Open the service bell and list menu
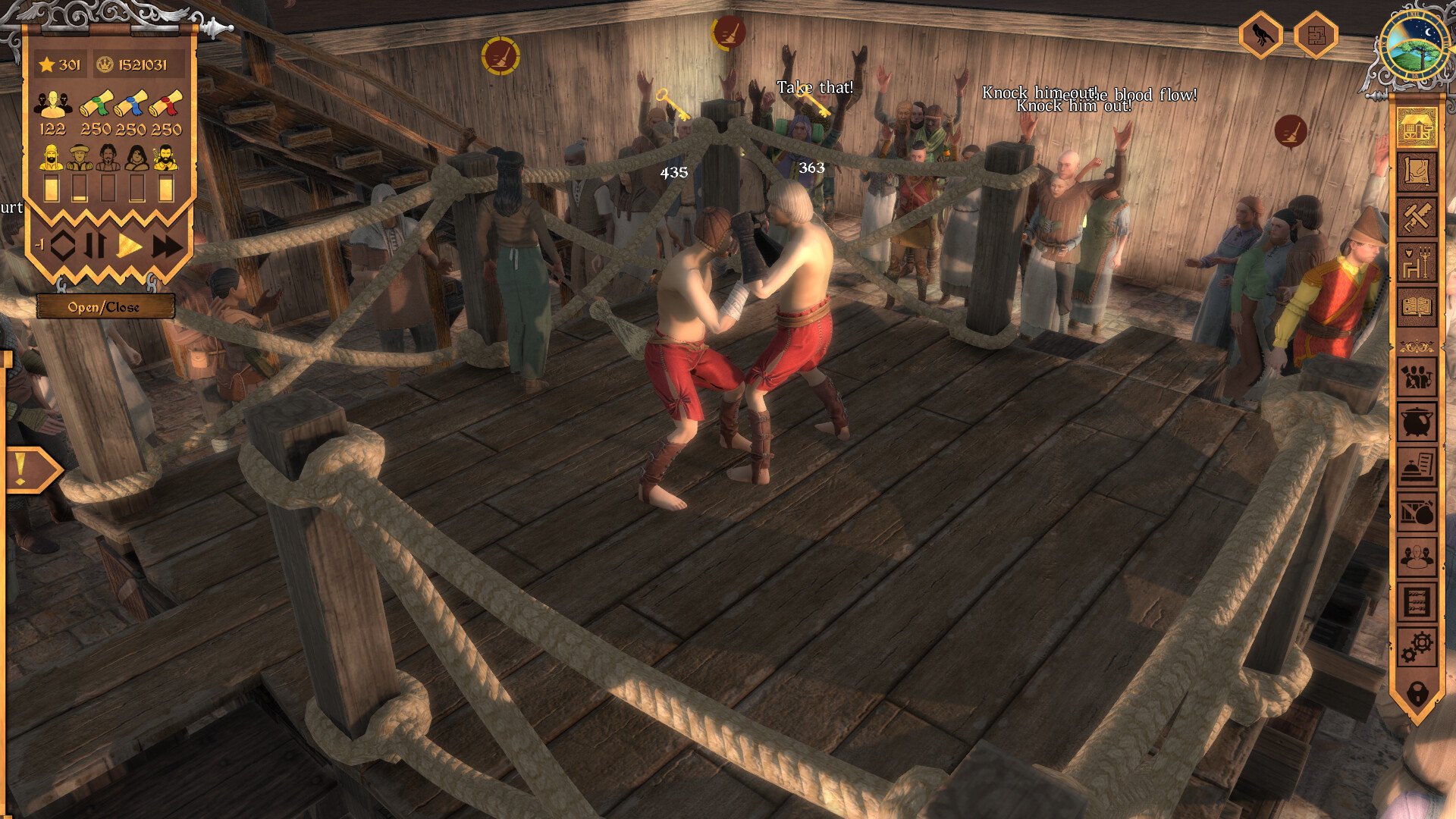Viewport: 1456px width, 819px height. coord(1416,468)
